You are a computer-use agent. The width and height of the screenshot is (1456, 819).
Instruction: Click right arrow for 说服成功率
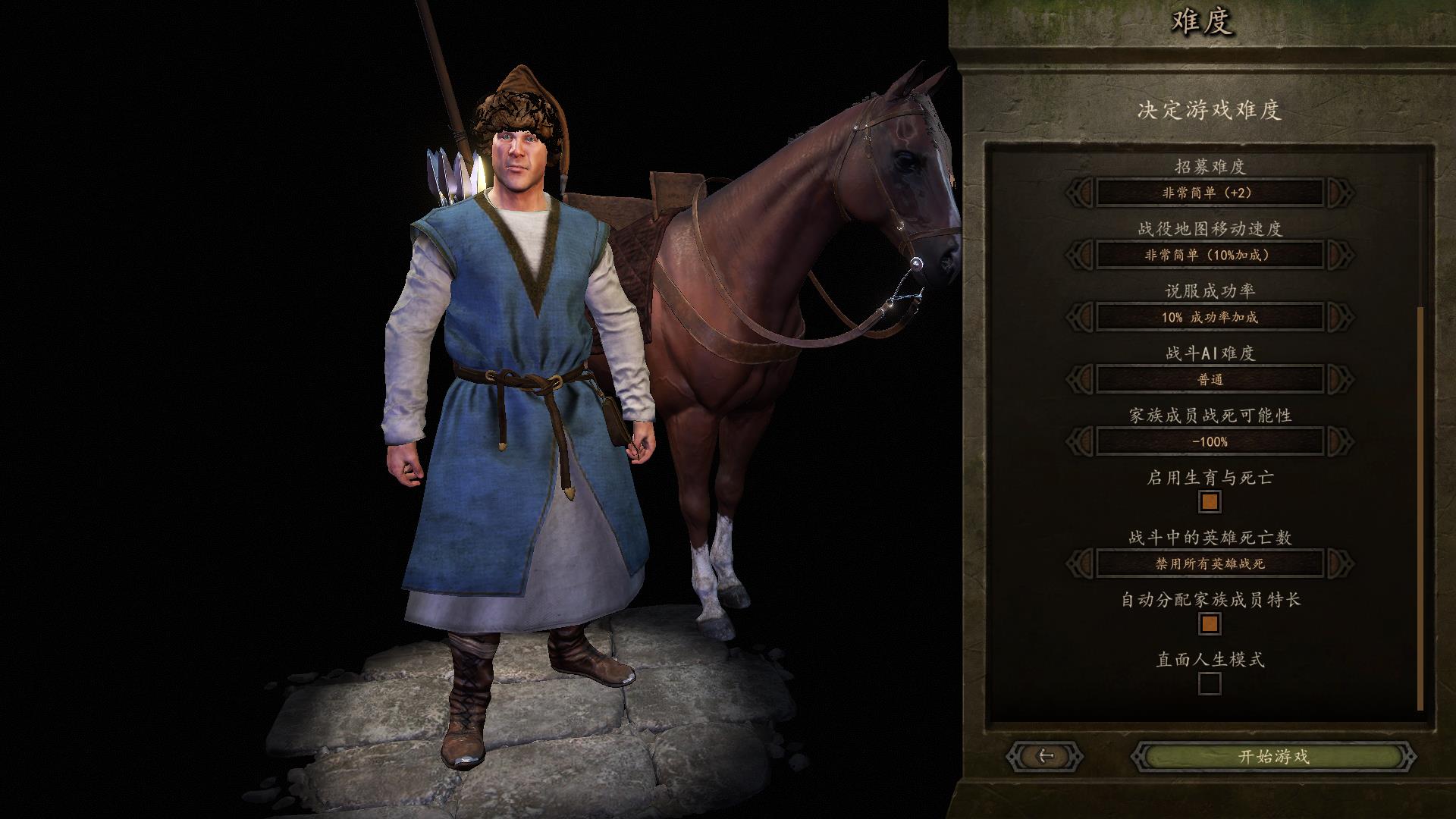(x=1340, y=317)
